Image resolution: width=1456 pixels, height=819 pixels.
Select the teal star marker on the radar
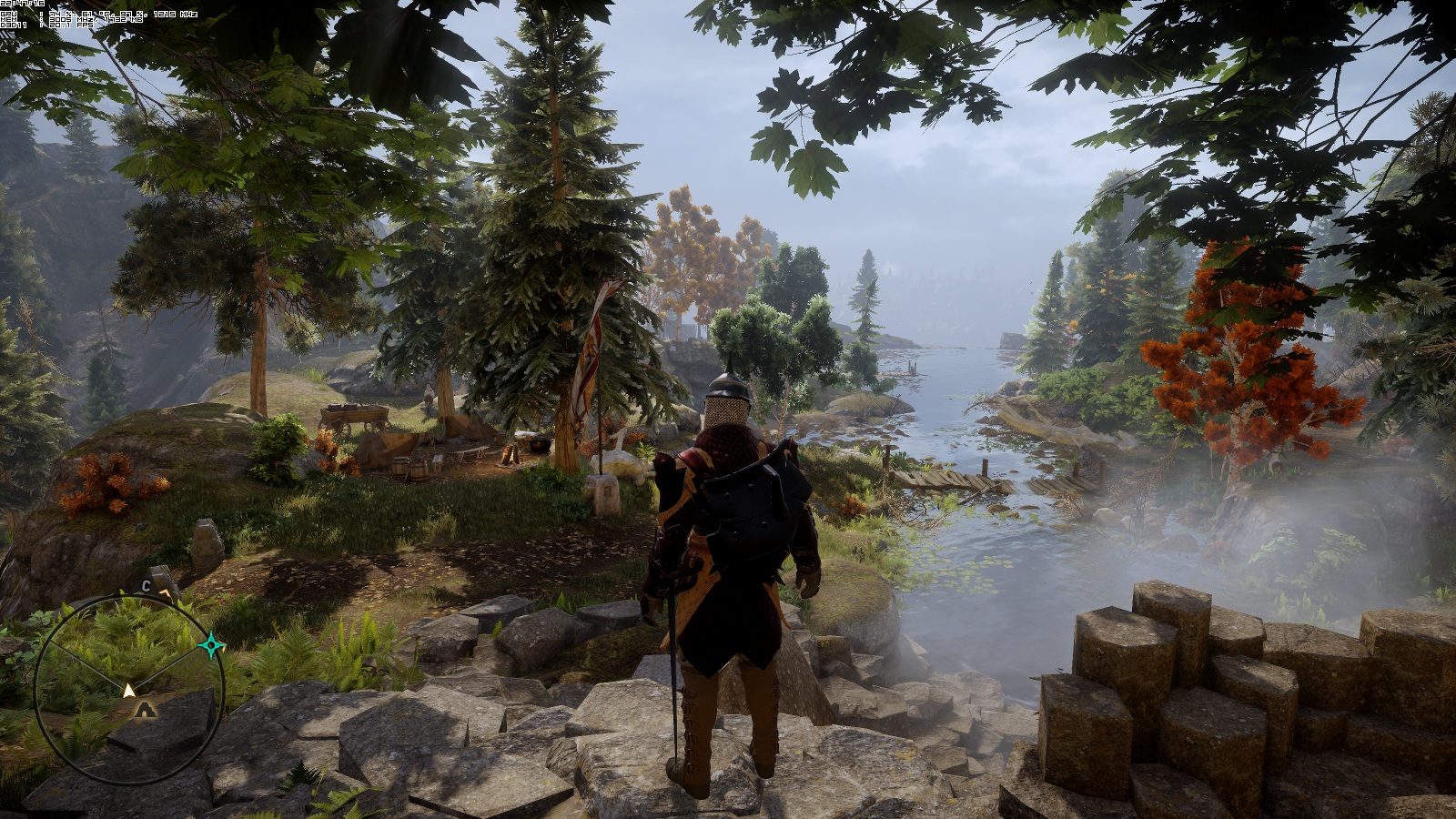point(212,646)
